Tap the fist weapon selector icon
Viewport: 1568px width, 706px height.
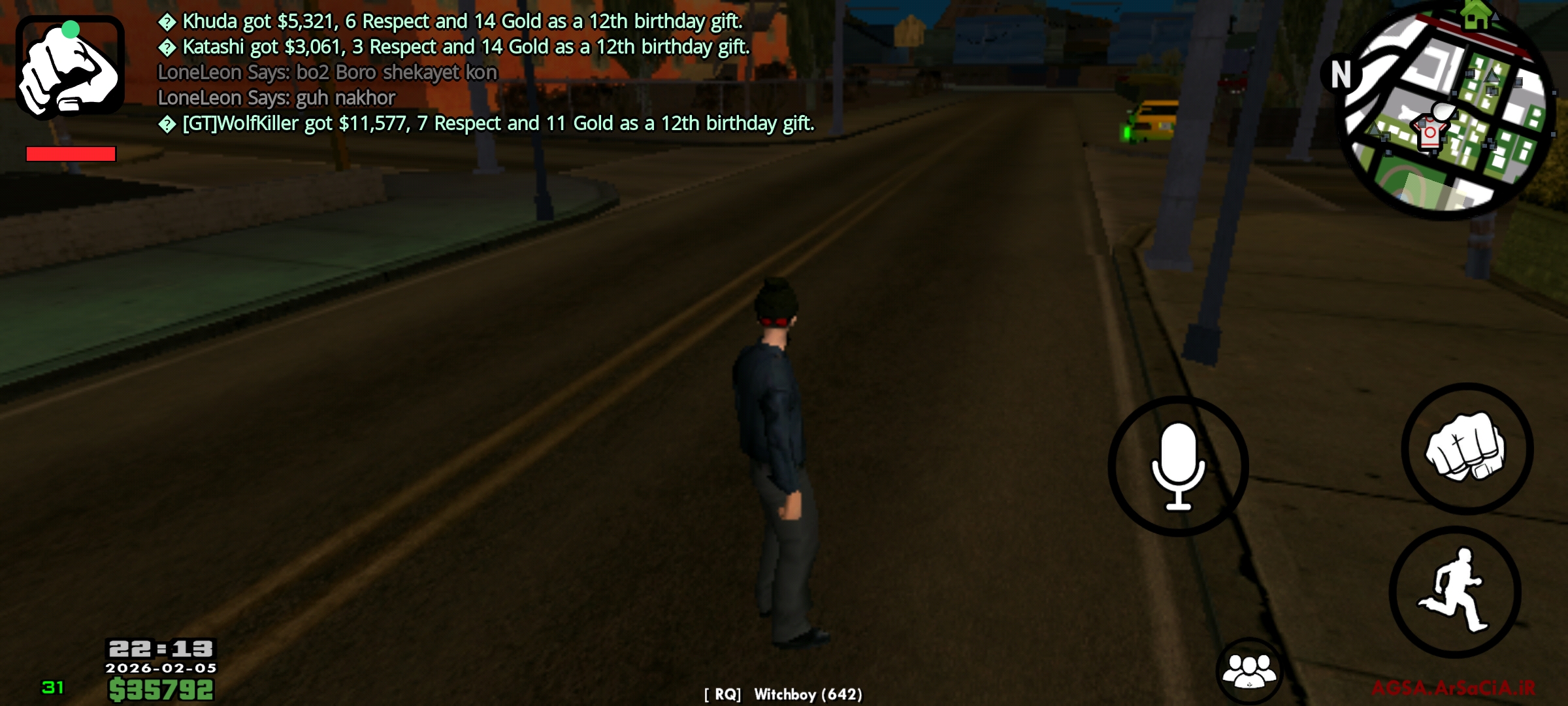(x=70, y=66)
